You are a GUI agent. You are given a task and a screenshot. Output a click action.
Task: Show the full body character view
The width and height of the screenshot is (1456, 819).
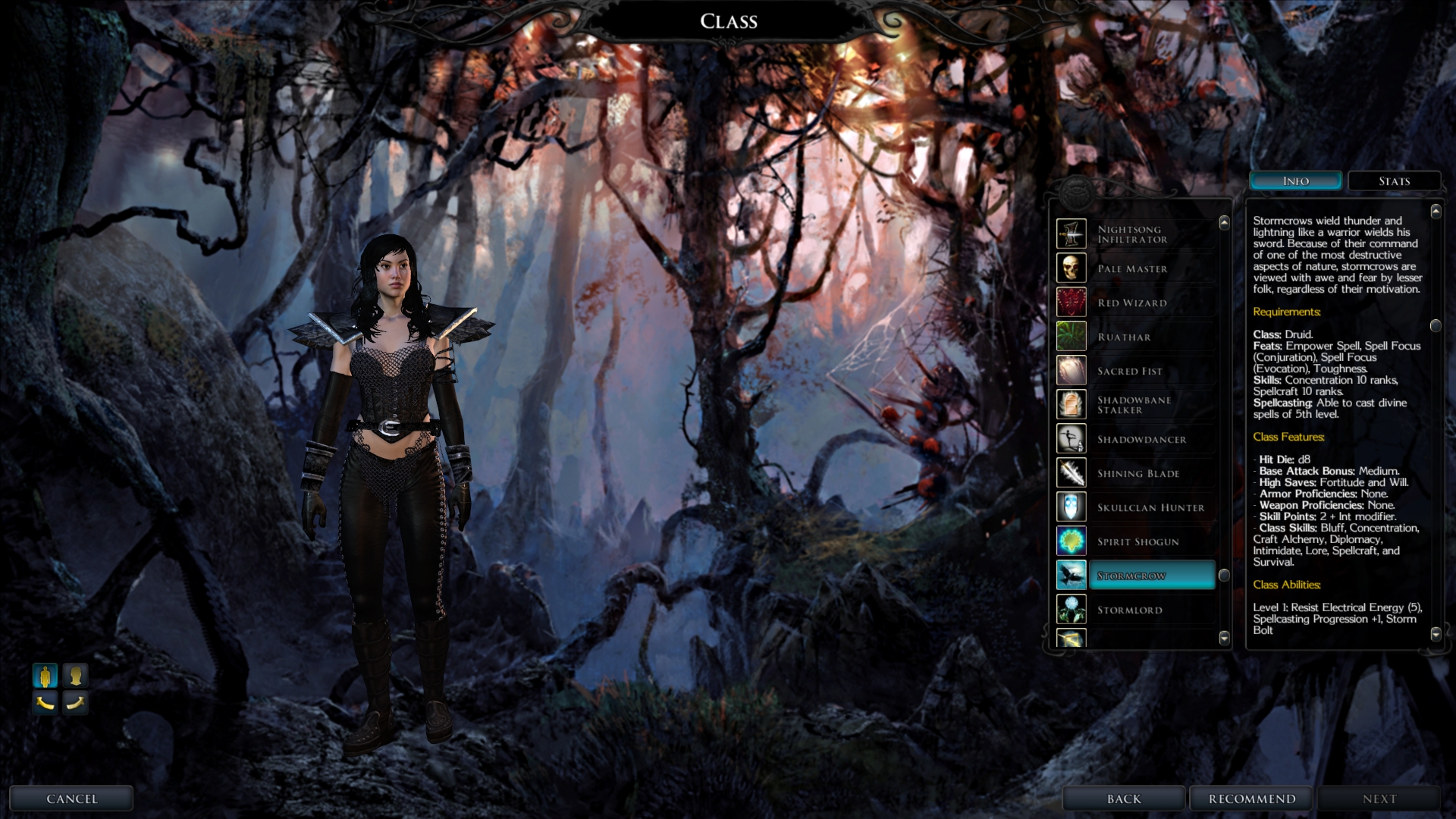coord(45,675)
